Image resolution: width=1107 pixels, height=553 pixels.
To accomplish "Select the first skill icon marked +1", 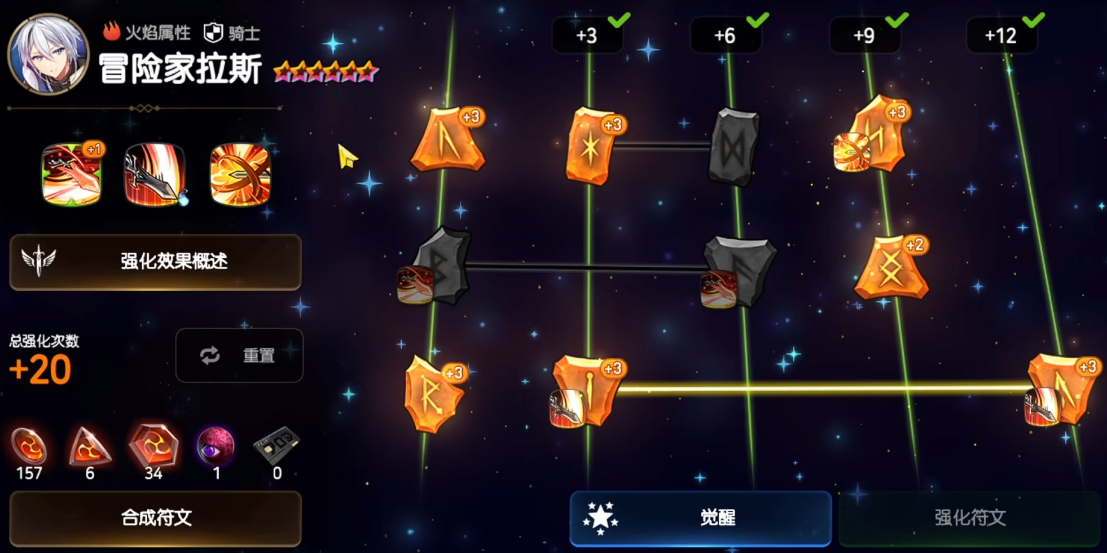I will [72, 174].
